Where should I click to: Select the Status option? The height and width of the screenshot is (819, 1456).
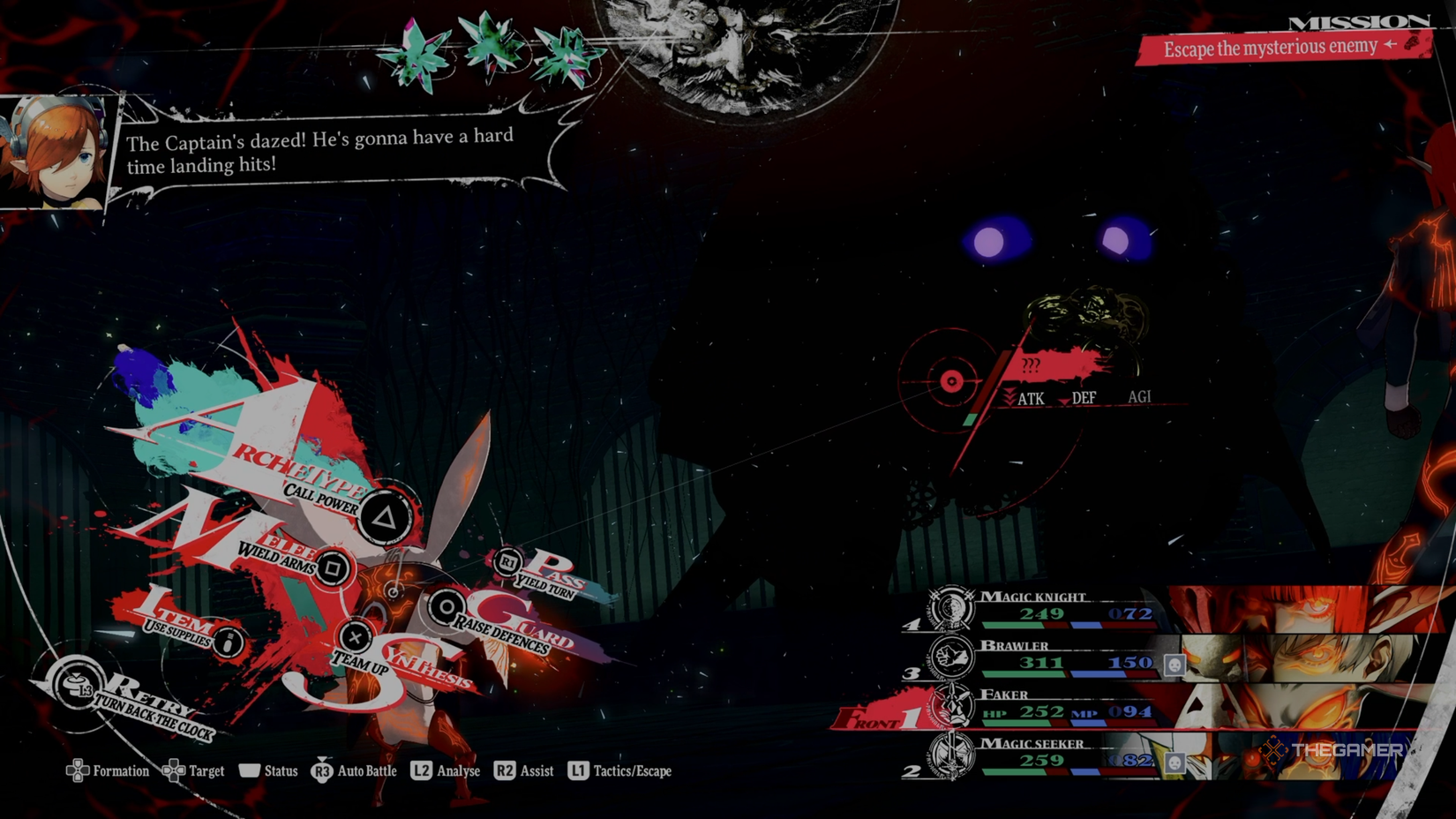[268, 771]
